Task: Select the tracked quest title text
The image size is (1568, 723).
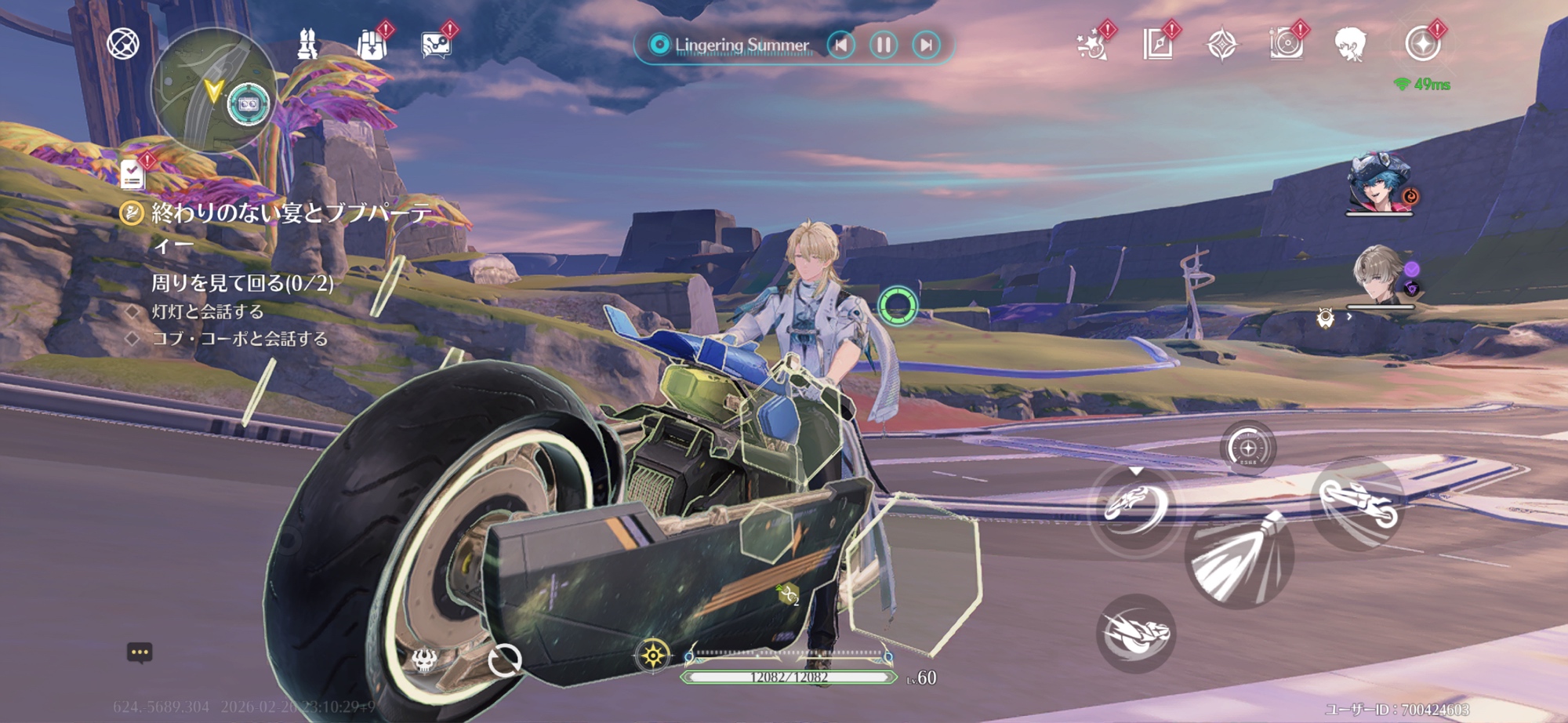Action: [290, 213]
